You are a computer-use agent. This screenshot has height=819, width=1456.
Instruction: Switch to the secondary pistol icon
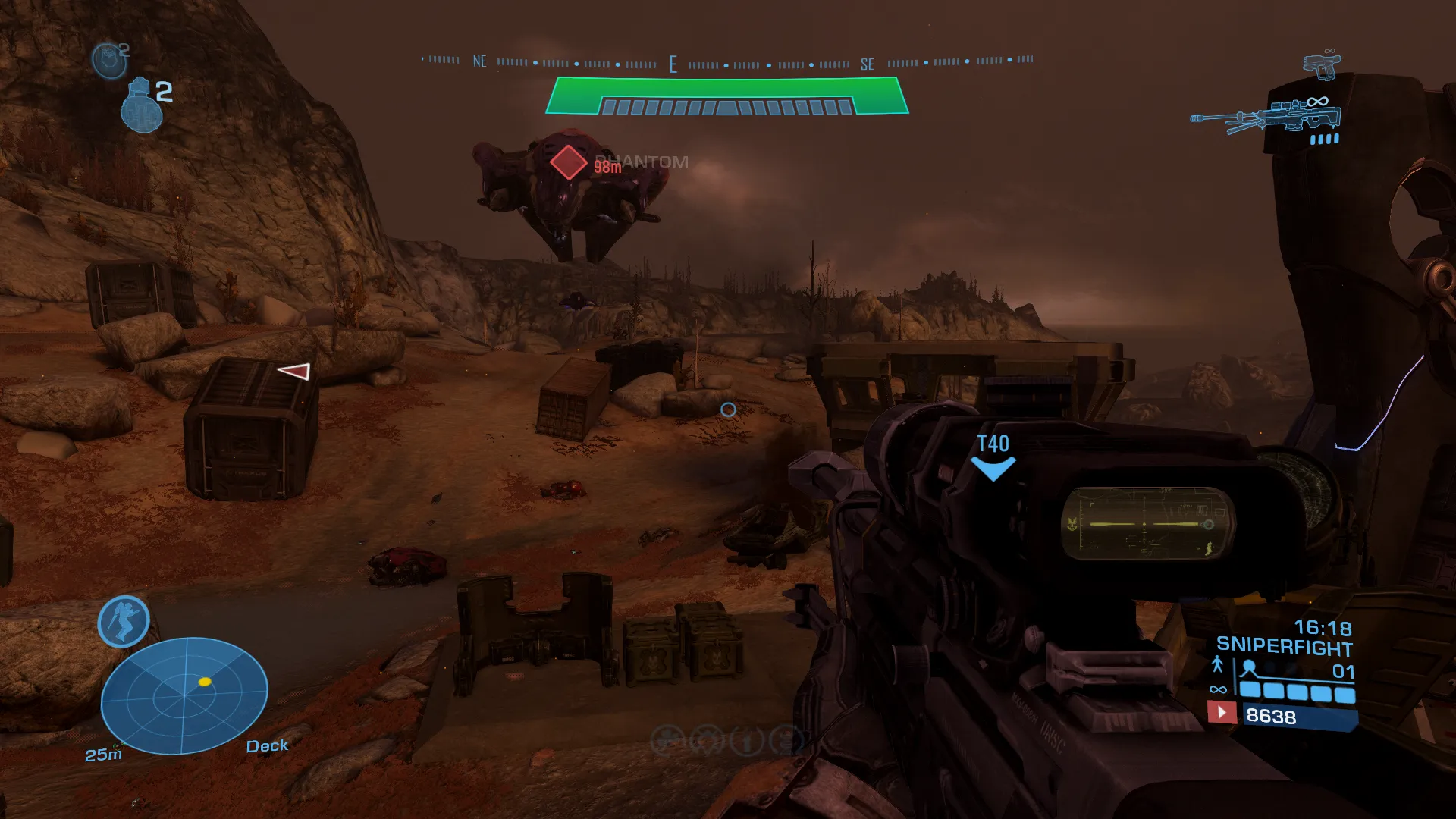coord(1322,66)
